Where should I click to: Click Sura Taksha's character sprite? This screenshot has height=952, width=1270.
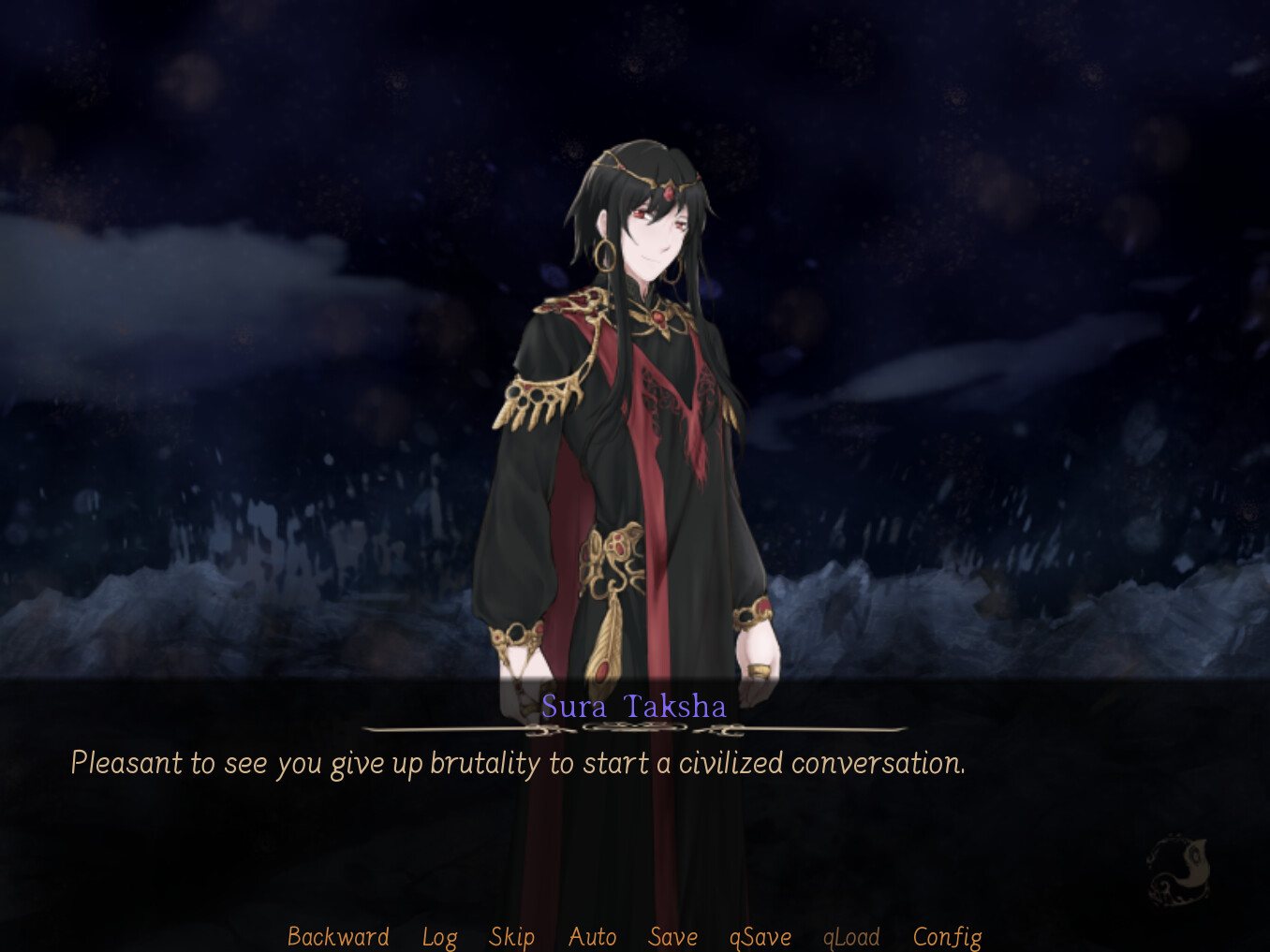coord(628,421)
